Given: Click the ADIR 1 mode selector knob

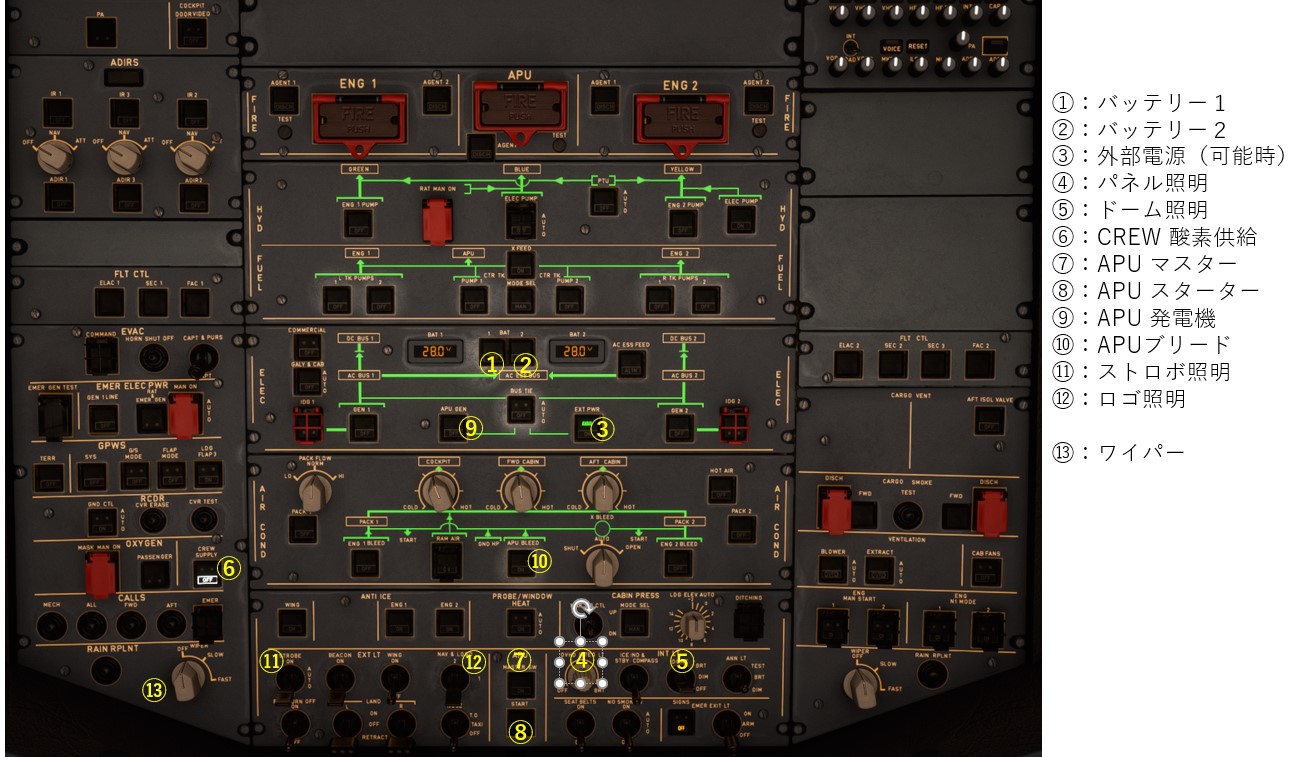Looking at the screenshot, I should point(59,155).
